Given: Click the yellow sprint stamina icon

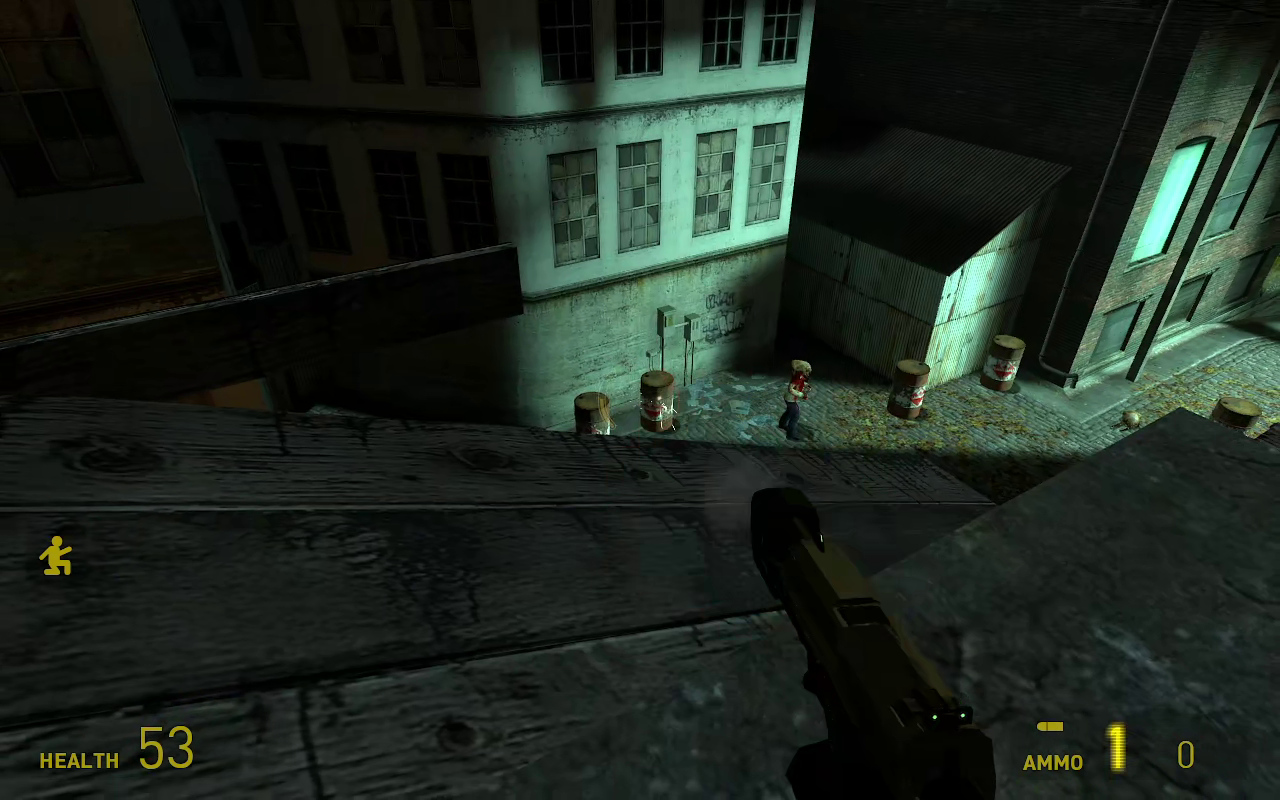Looking at the screenshot, I should (x=57, y=556).
